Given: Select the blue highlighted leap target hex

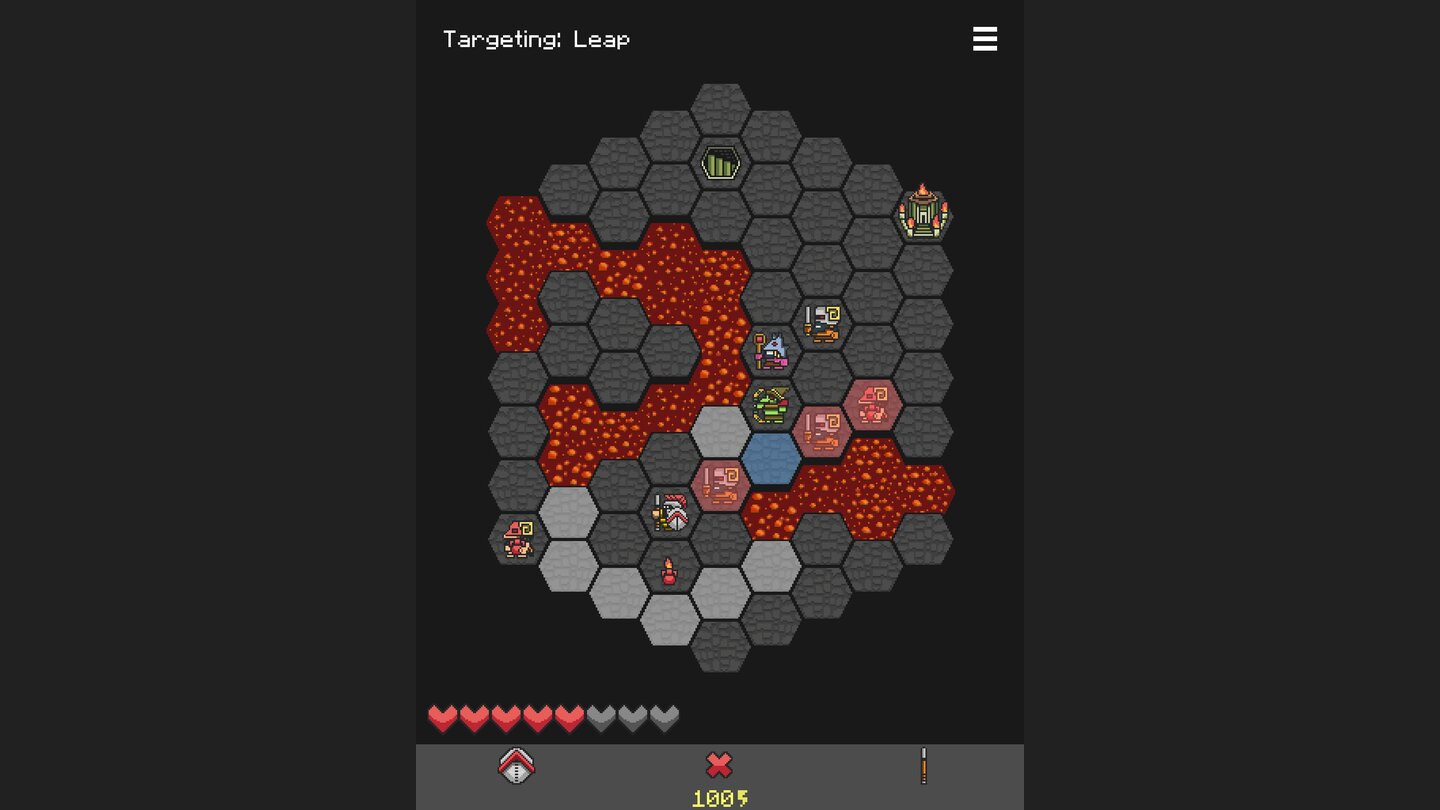Looking at the screenshot, I should [x=770, y=459].
